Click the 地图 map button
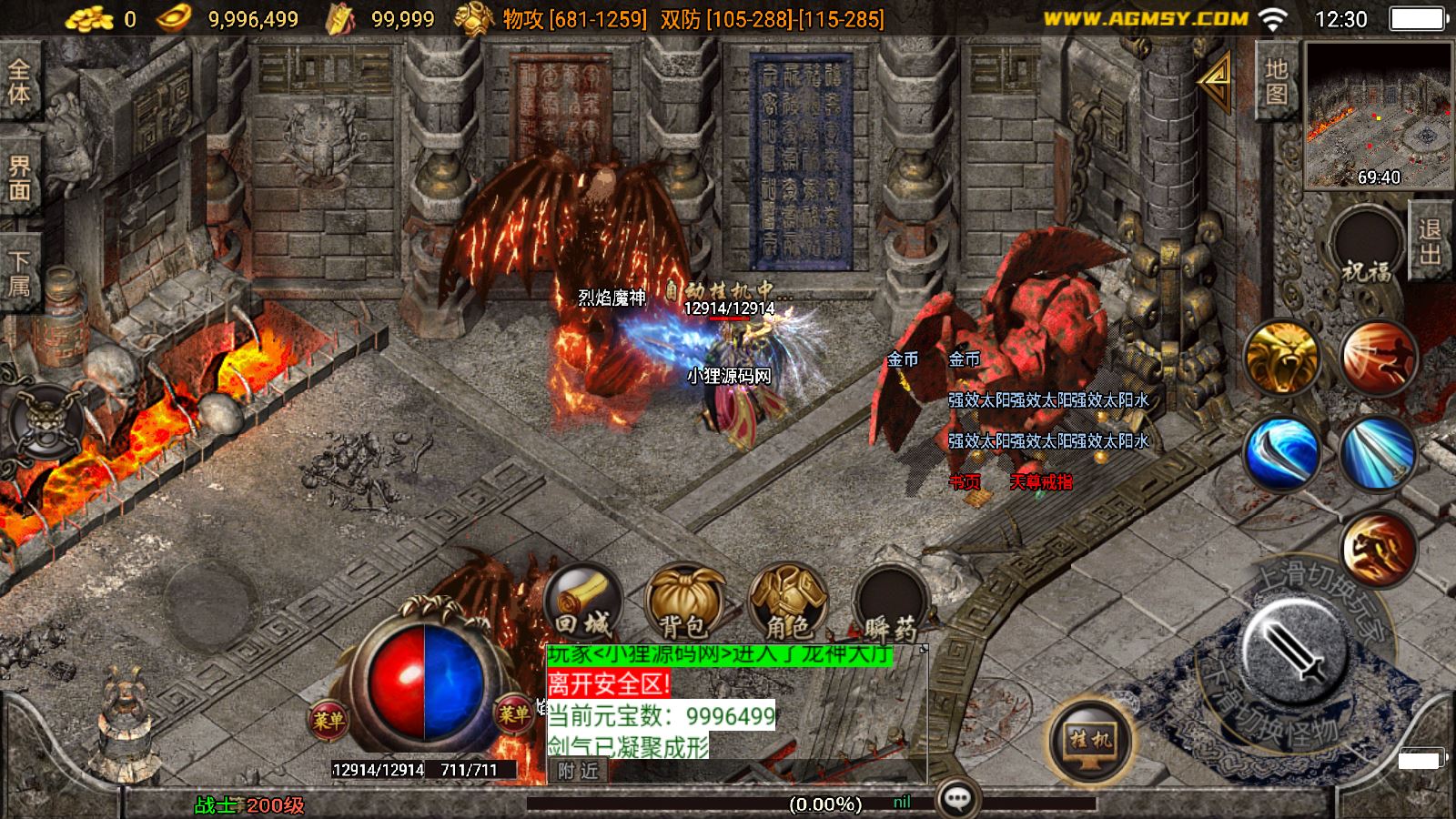This screenshot has width=1456, height=819. (1277, 82)
